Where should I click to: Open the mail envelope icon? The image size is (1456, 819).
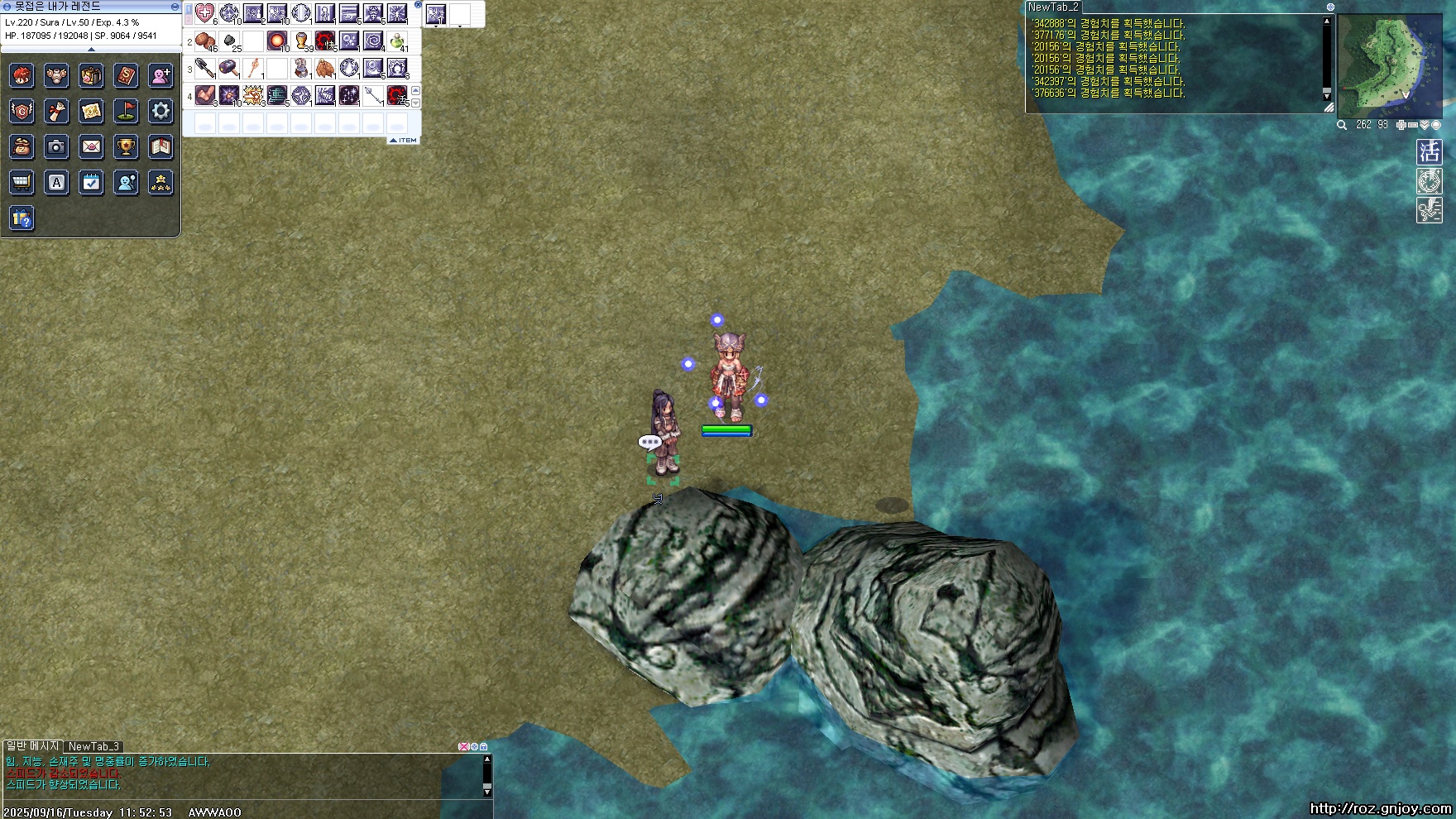[x=91, y=146]
